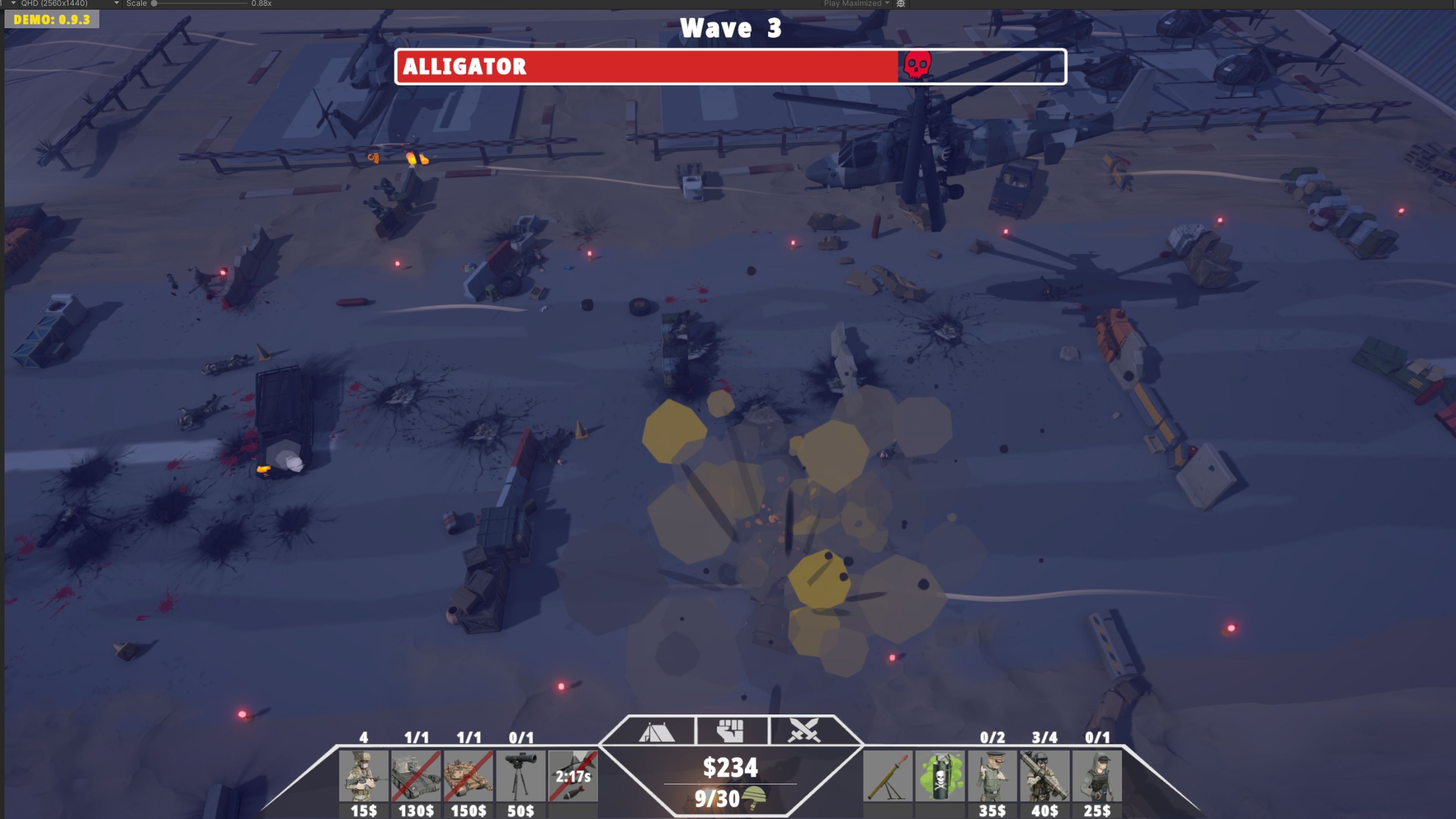1456x819 pixels.
Task: Toggle the debug icon beside Play Maximized
Action: 901,4
